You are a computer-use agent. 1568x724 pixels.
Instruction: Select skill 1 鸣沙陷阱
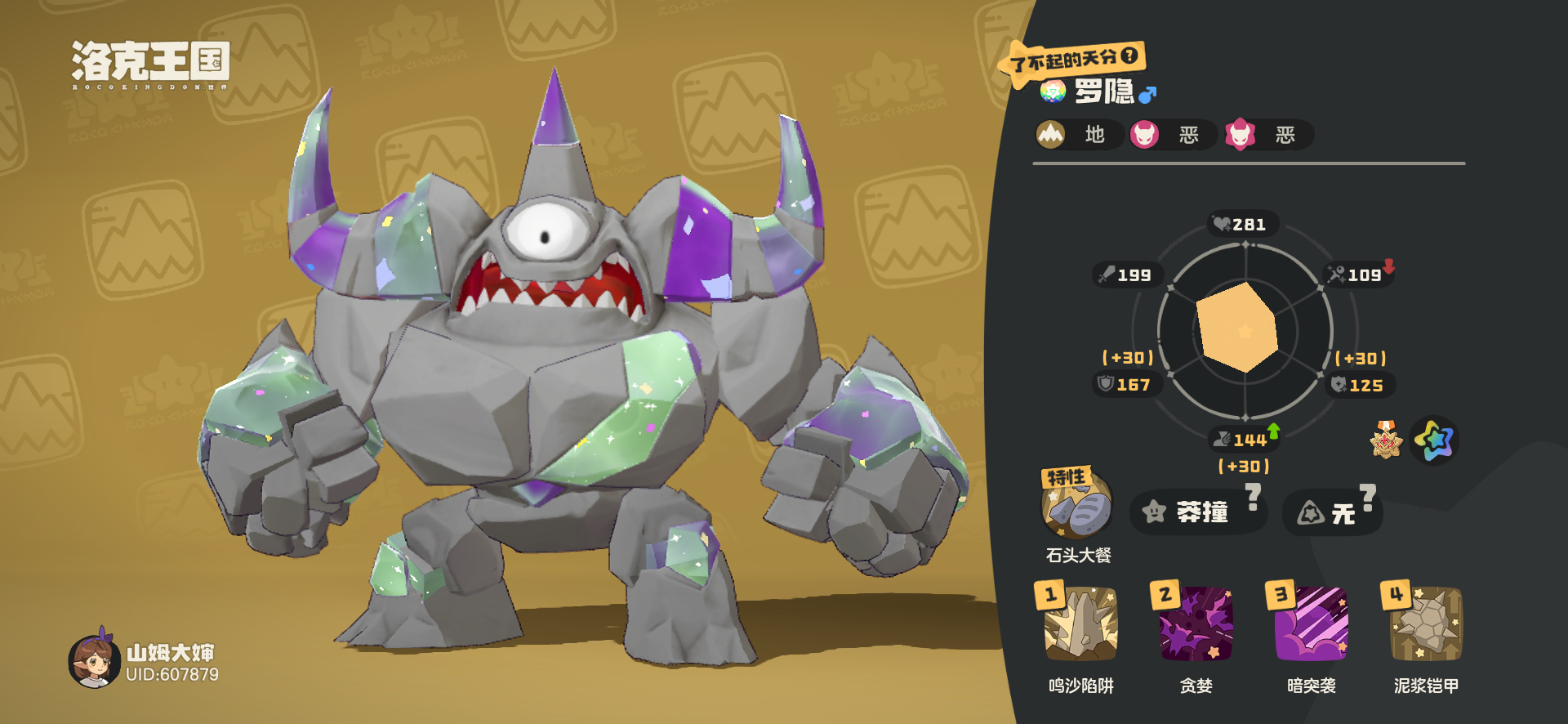pyautogui.click(x=1080, y=624)
